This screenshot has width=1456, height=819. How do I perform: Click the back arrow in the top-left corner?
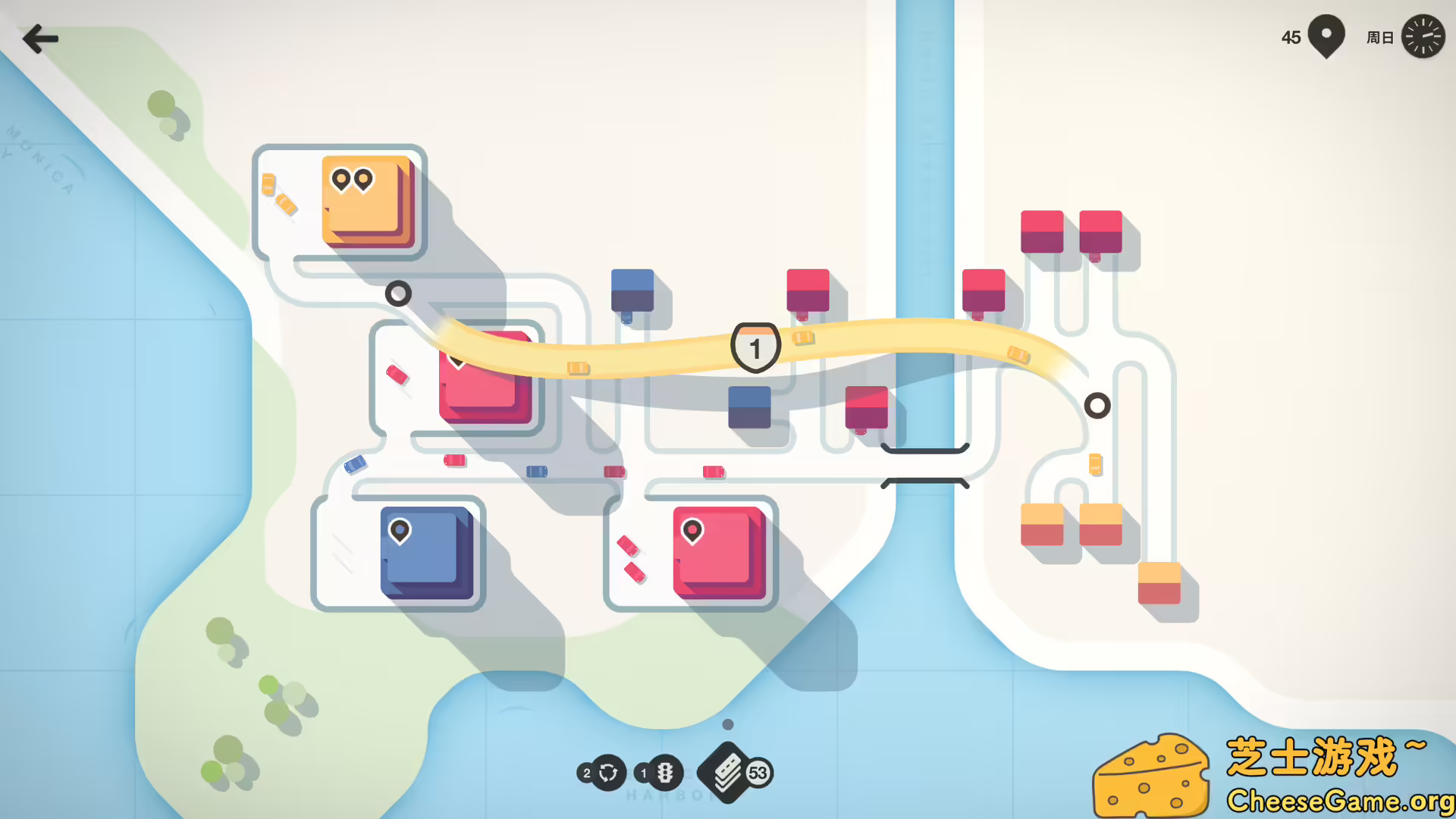[x=40, y=38]
